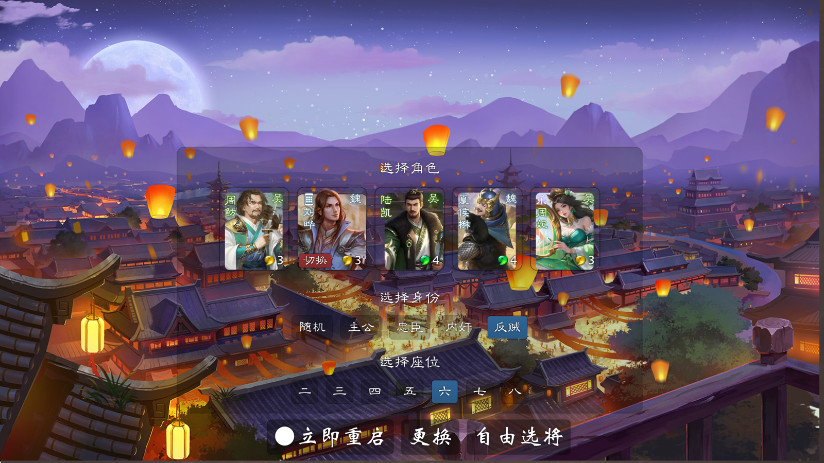Viewport: 824px width, 463px height.
Task: Select seat 三
Action: tap(340, 391)
